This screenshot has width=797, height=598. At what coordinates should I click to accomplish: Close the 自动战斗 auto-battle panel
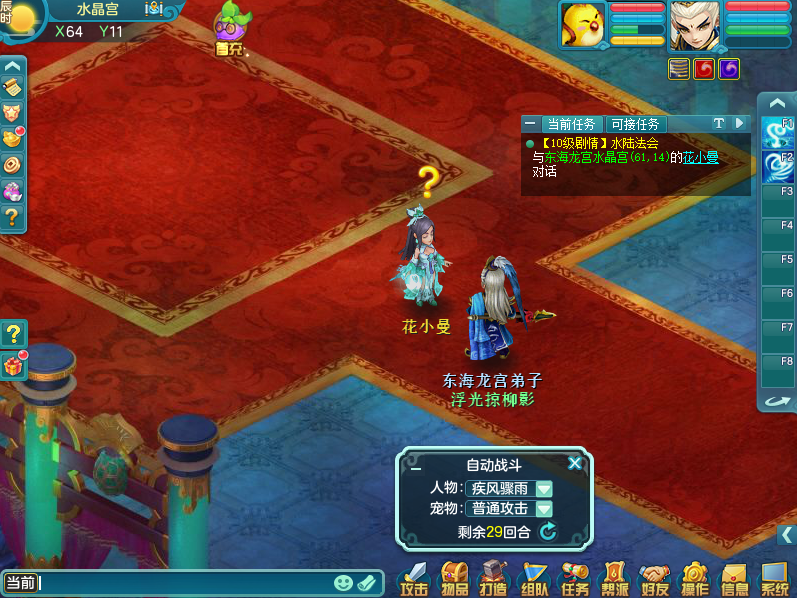coord(574,463)
